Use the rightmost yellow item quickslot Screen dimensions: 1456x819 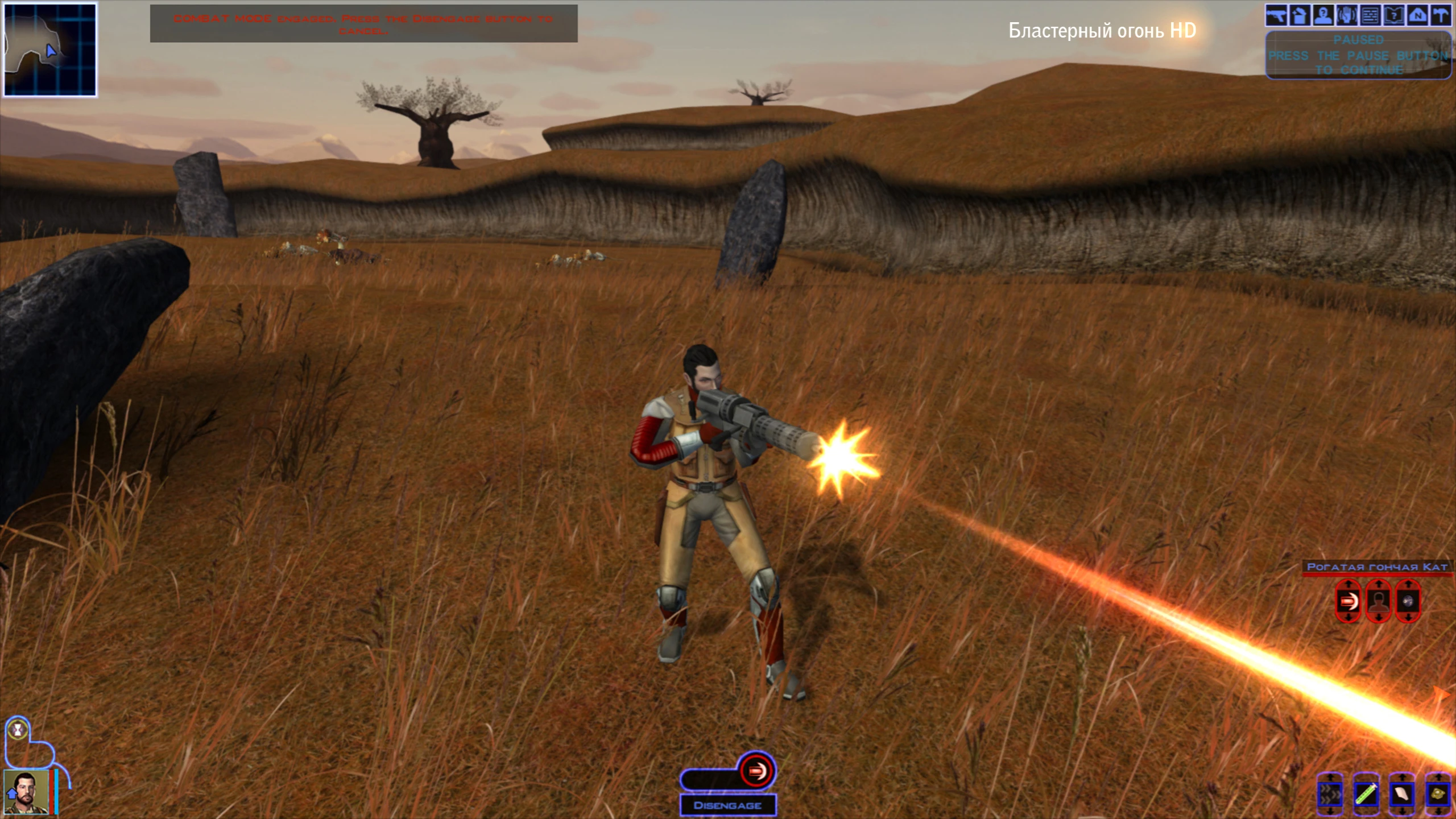click(x=1439, y=795)
